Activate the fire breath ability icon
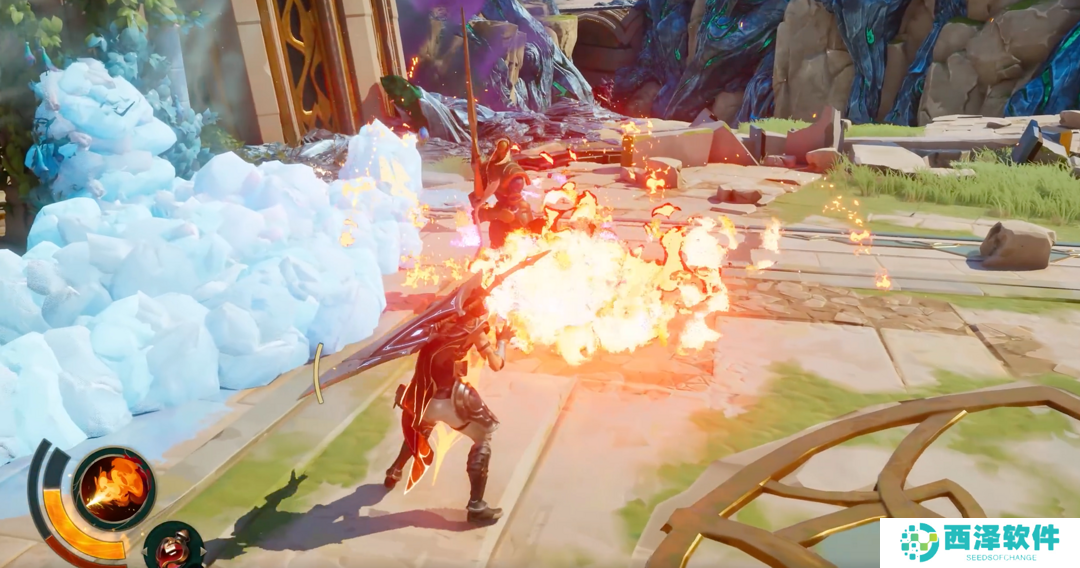 113,489
